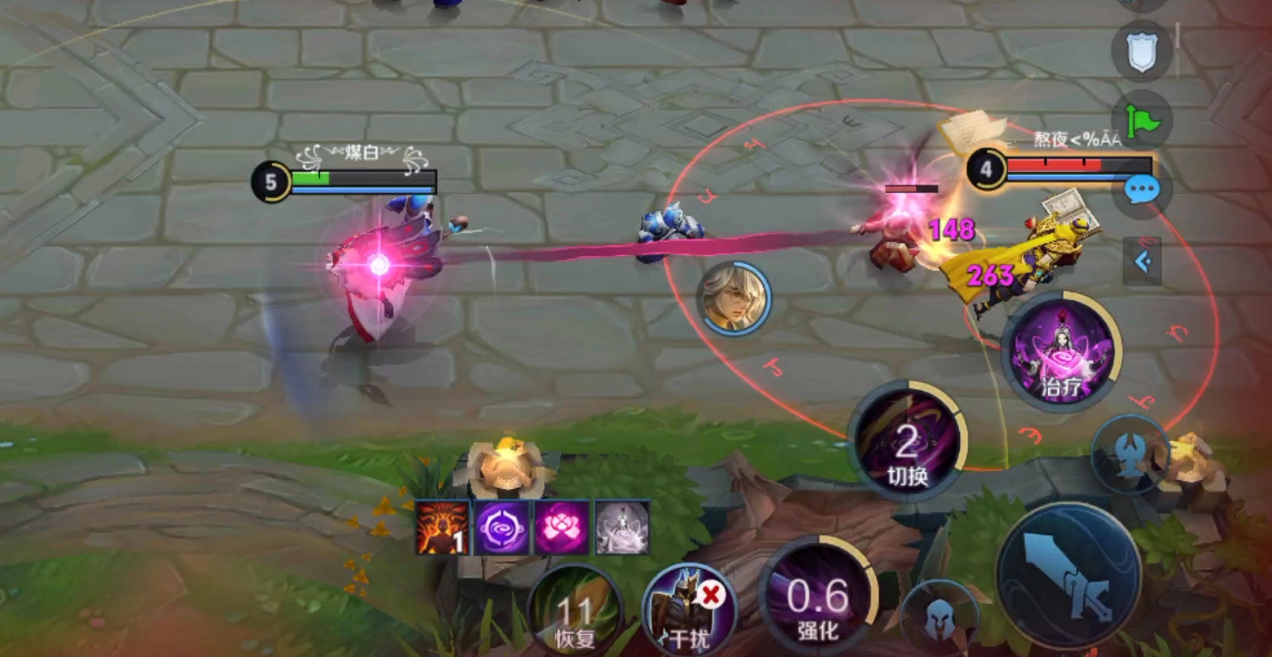The image size is (1272, 657).
Task: Collapse the signal panel with the arrow
Action: pyautogui.click(x=1143, y=262)
